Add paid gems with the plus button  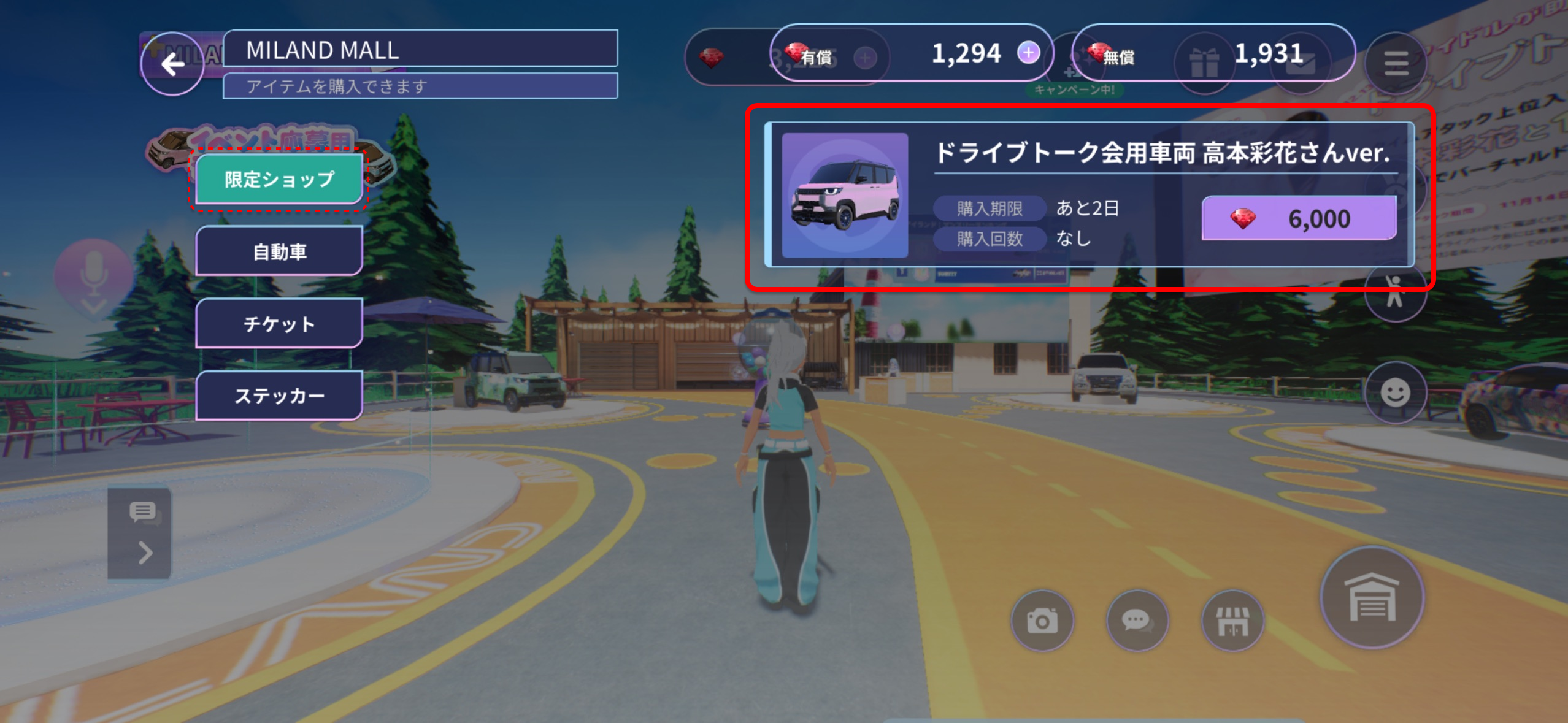coord(1029,53)
